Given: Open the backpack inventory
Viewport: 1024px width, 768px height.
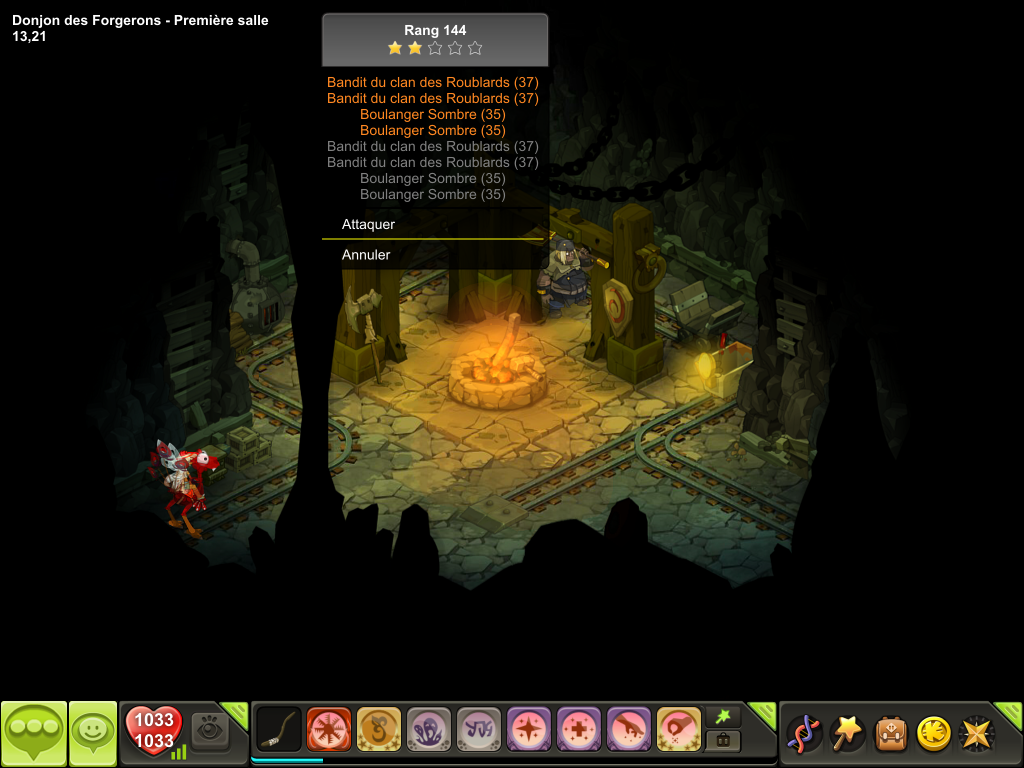Looking at the screenshot, I should (x=891, y=733).
